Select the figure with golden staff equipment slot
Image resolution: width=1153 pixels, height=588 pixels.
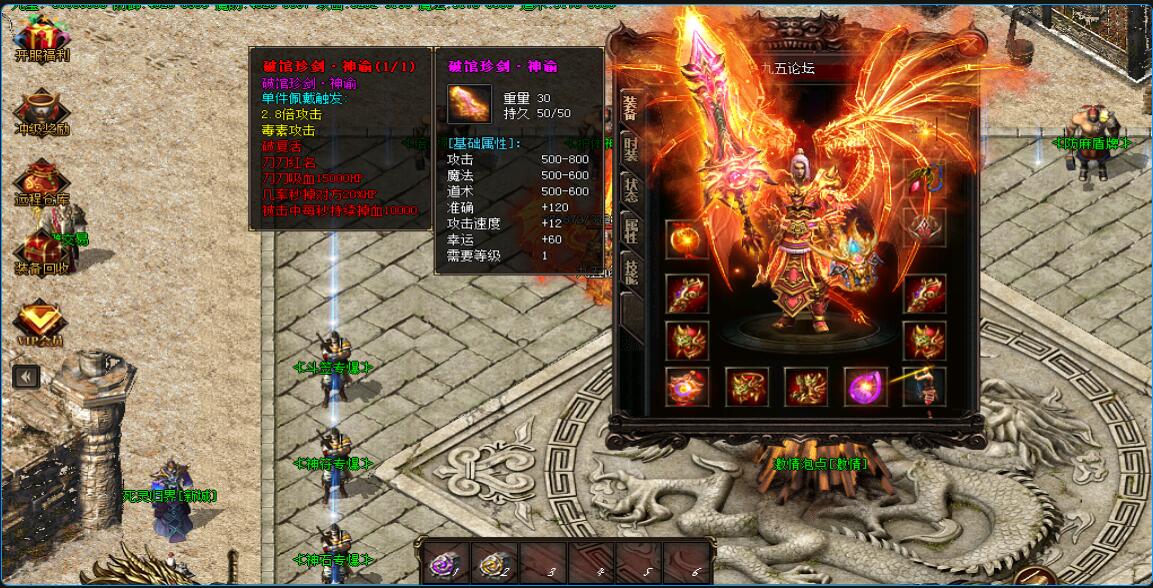pyautogui.click(x=923, y=387)
